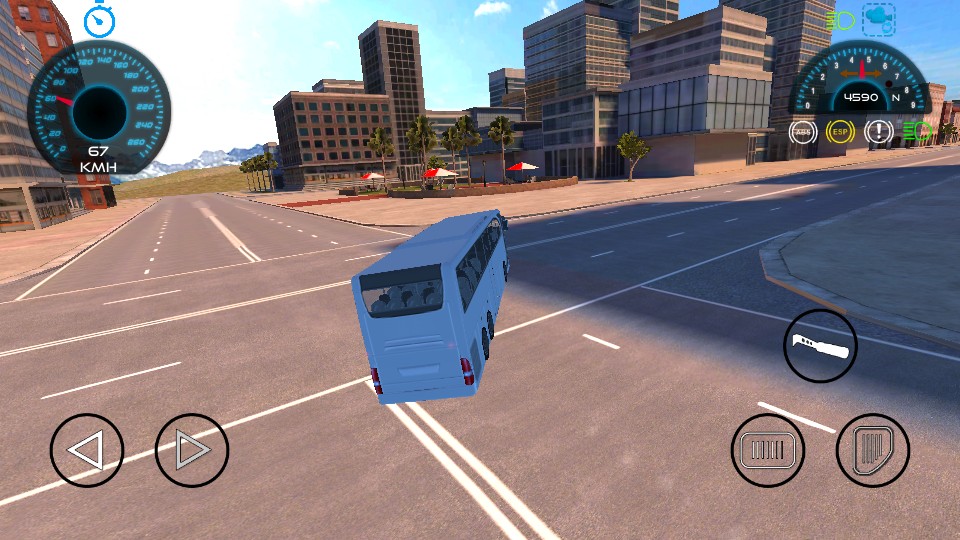Viewport: 960px width, 540px height.
Task: Activate the exclamation mark warning icon
Action: click(x=878, y=131)
